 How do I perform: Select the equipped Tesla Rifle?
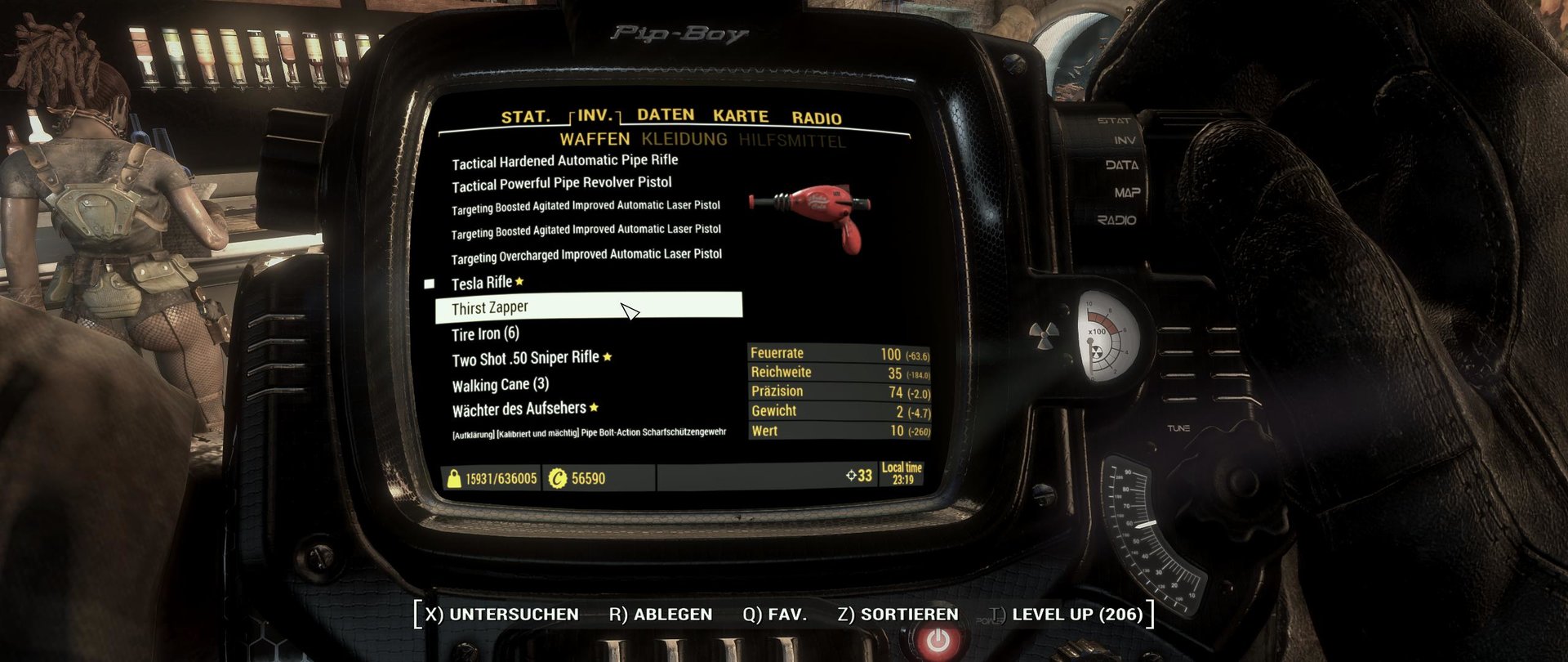482,283
